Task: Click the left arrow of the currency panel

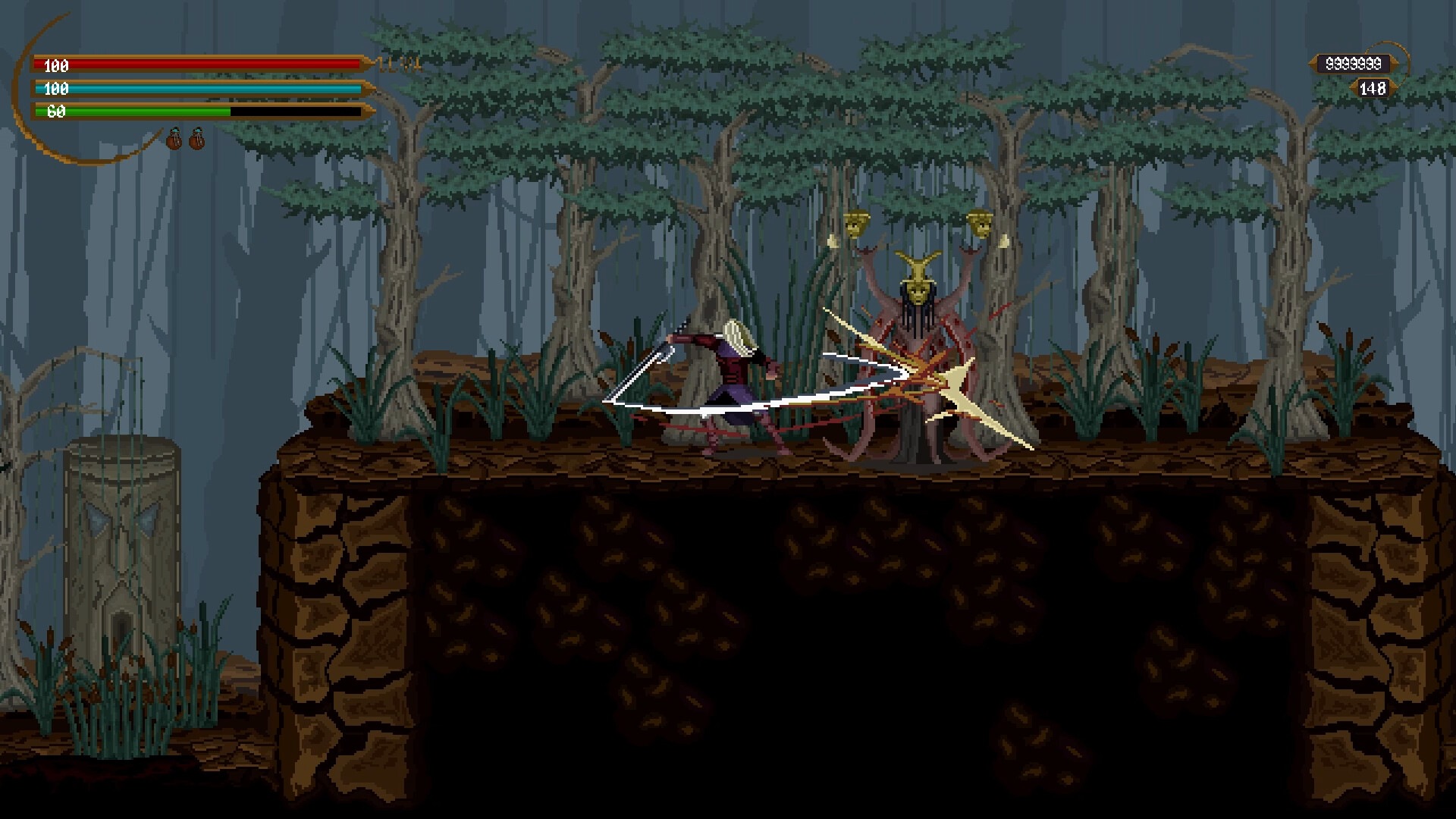Action: pos(1311,62)
